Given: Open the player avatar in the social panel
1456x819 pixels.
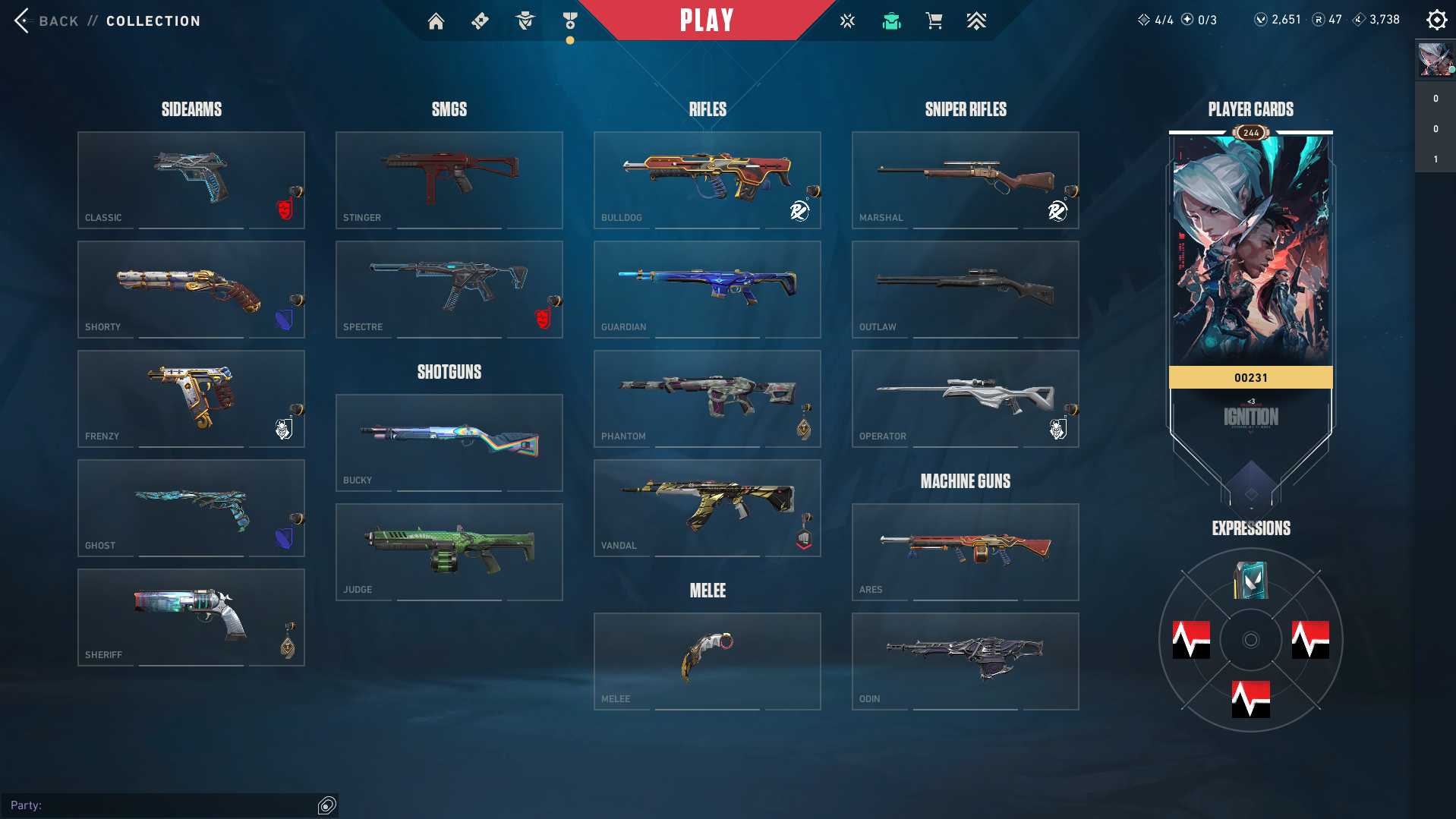Looking at the screenshot, I should pos(1435,59).
